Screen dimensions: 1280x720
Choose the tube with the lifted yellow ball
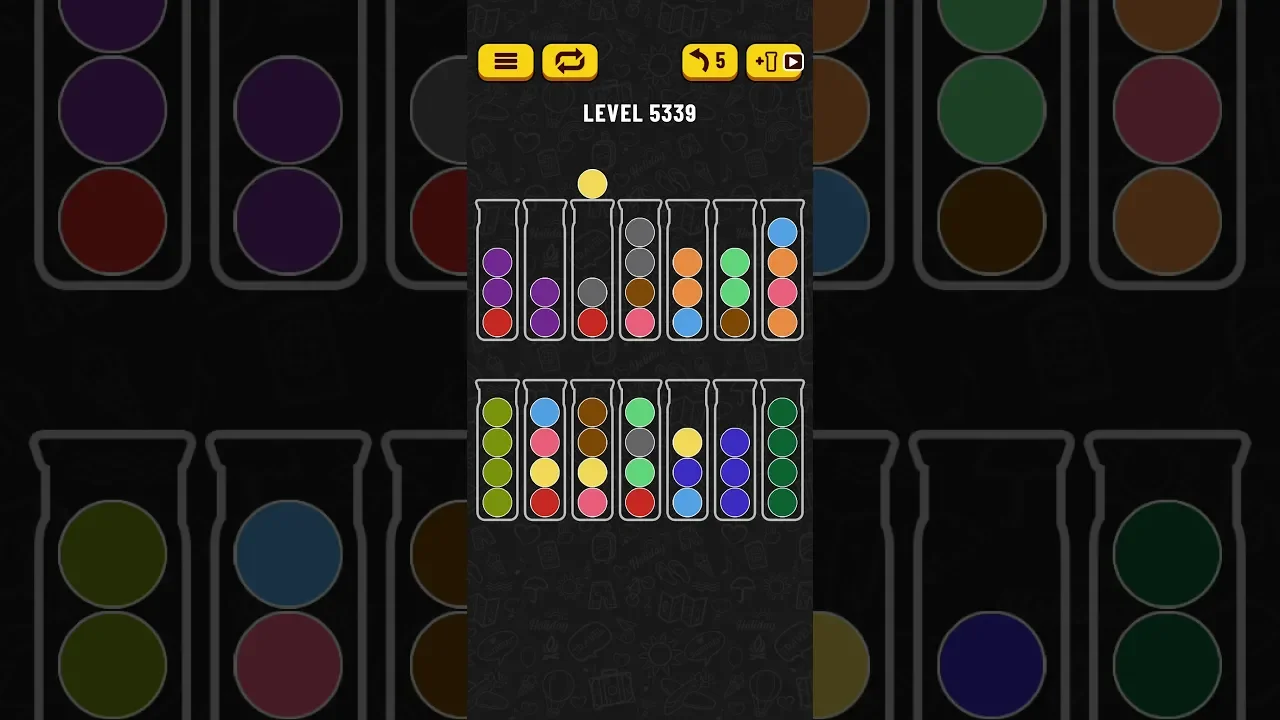point(593,272)
